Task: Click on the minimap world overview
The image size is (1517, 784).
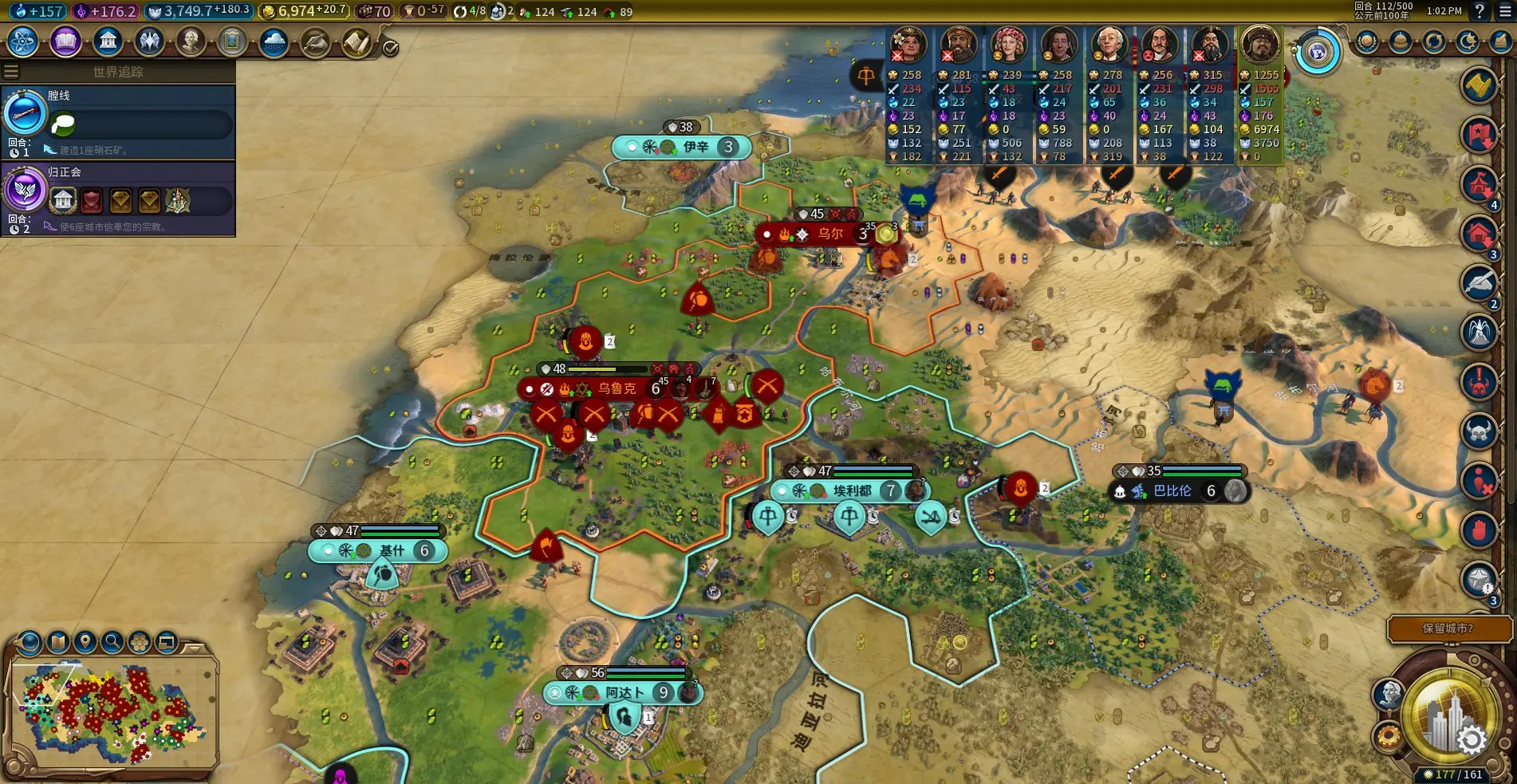Action: coord(112,714)
